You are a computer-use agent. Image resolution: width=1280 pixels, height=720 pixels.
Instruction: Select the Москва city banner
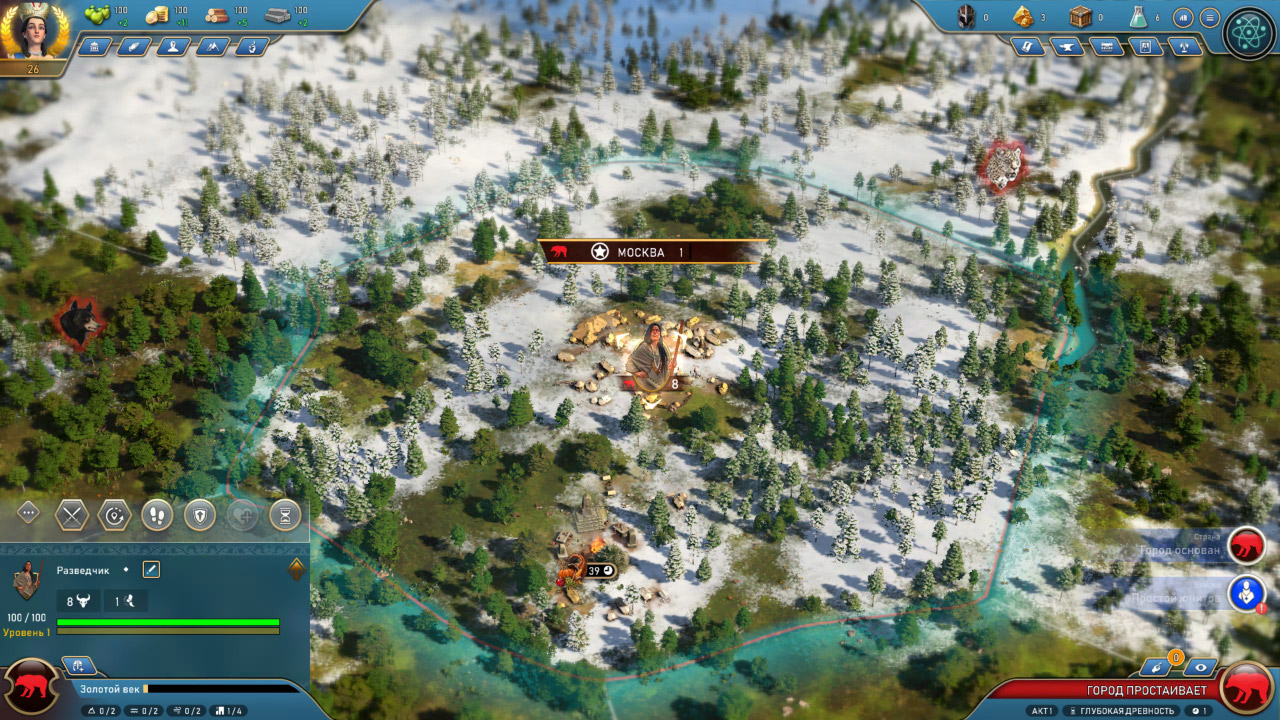click(640, 252)
